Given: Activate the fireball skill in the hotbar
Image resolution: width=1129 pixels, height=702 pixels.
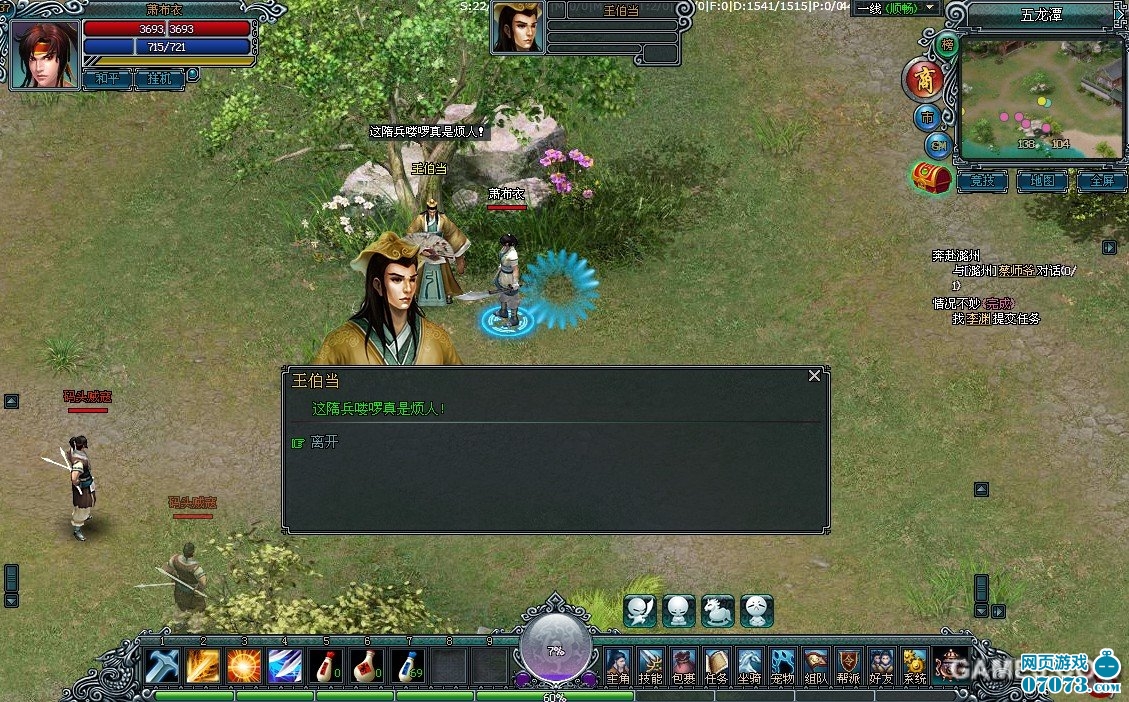Looking at the screenshot, I should pos(243,665).
